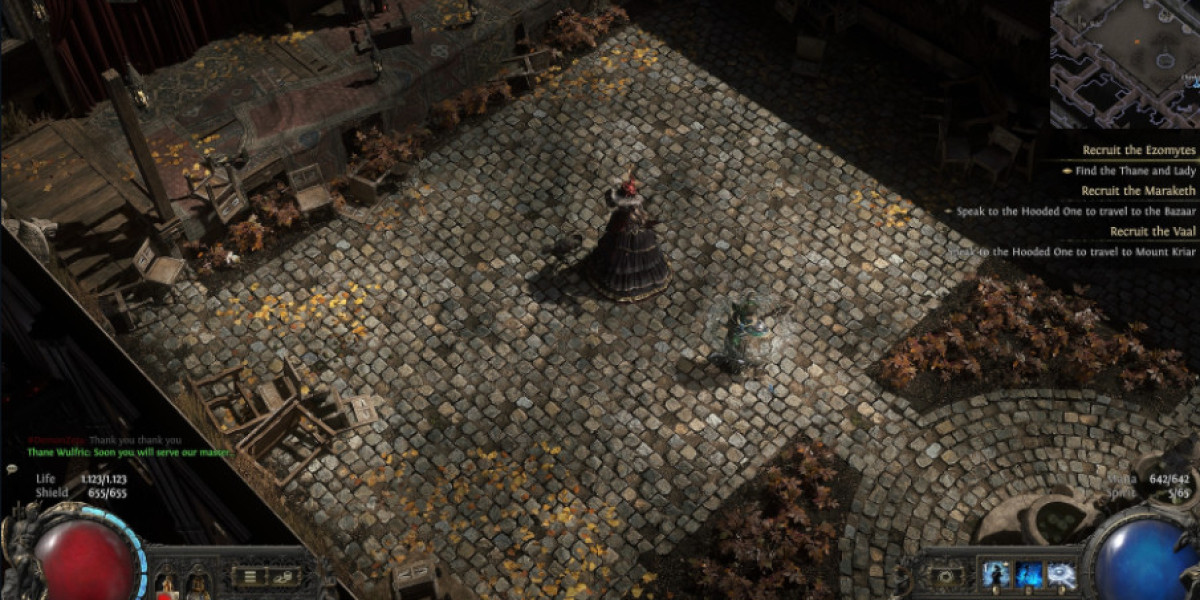Activate the white swirling vortex skill
The image size is (1200, 600).
pos(1062,574)
